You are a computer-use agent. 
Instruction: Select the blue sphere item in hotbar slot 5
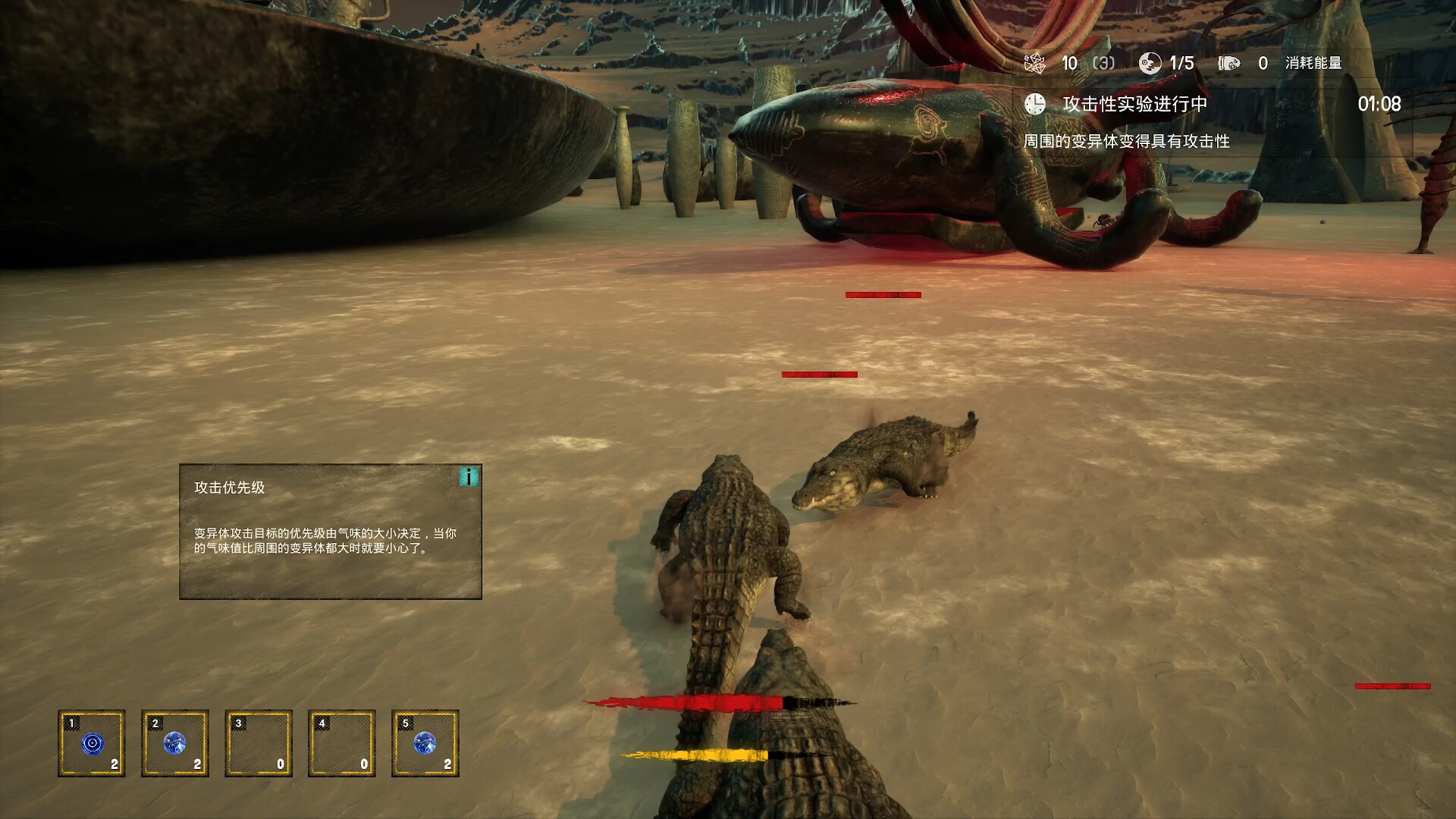coord(425,743)
